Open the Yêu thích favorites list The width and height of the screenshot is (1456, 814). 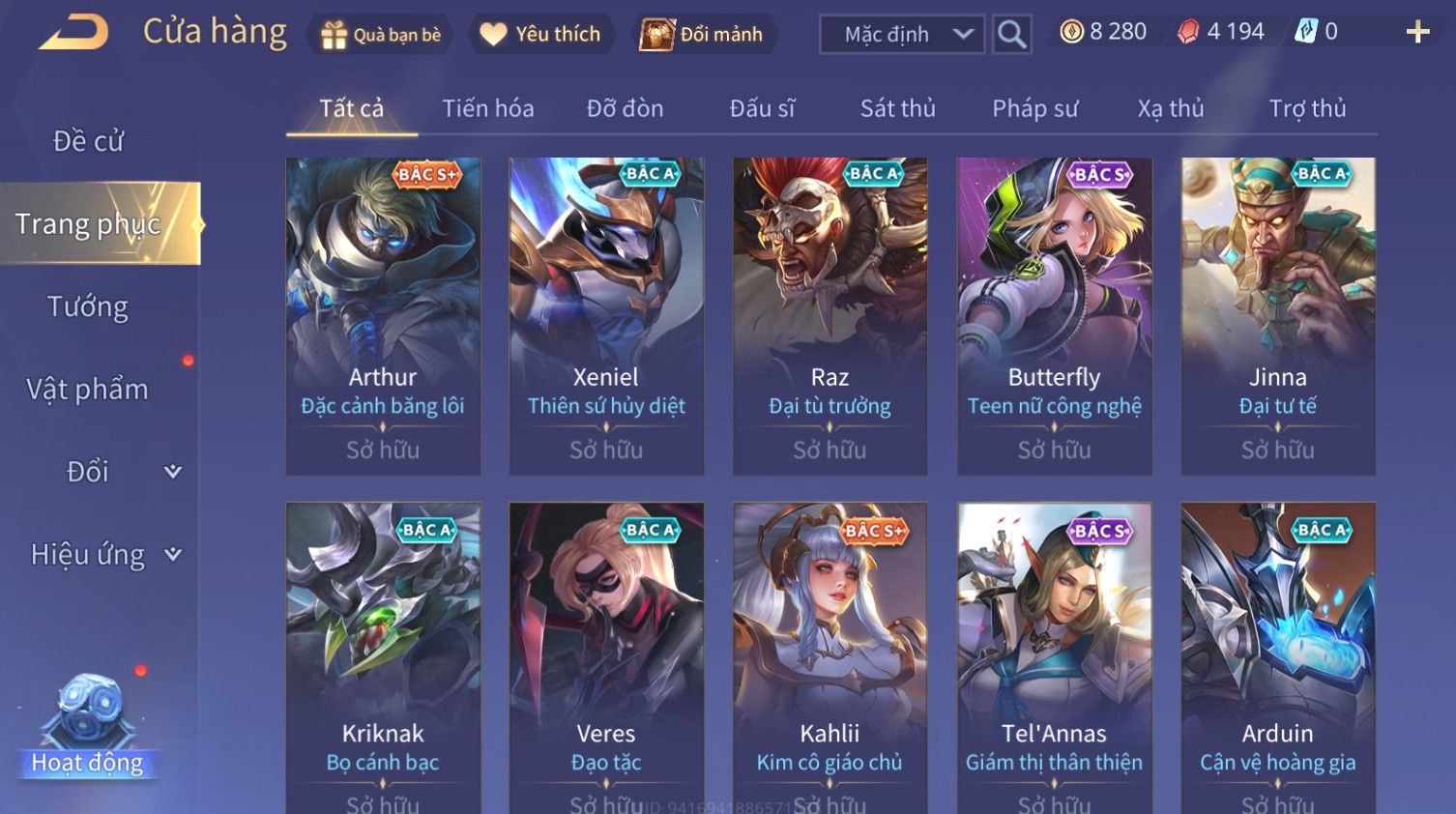[x=540, y=35]
